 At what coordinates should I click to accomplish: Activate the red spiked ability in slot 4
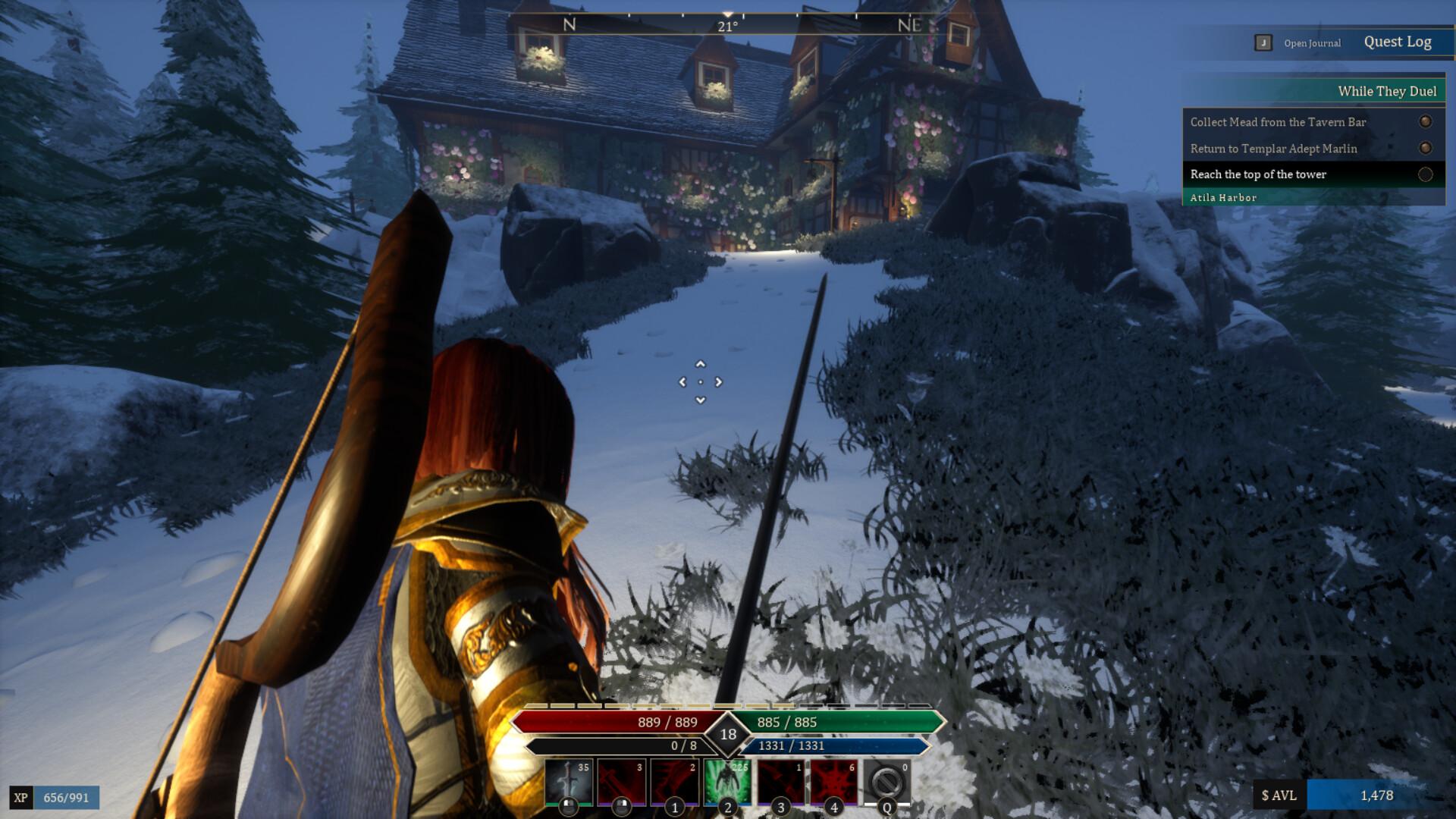pyautogui.click(x=832, y=781)
